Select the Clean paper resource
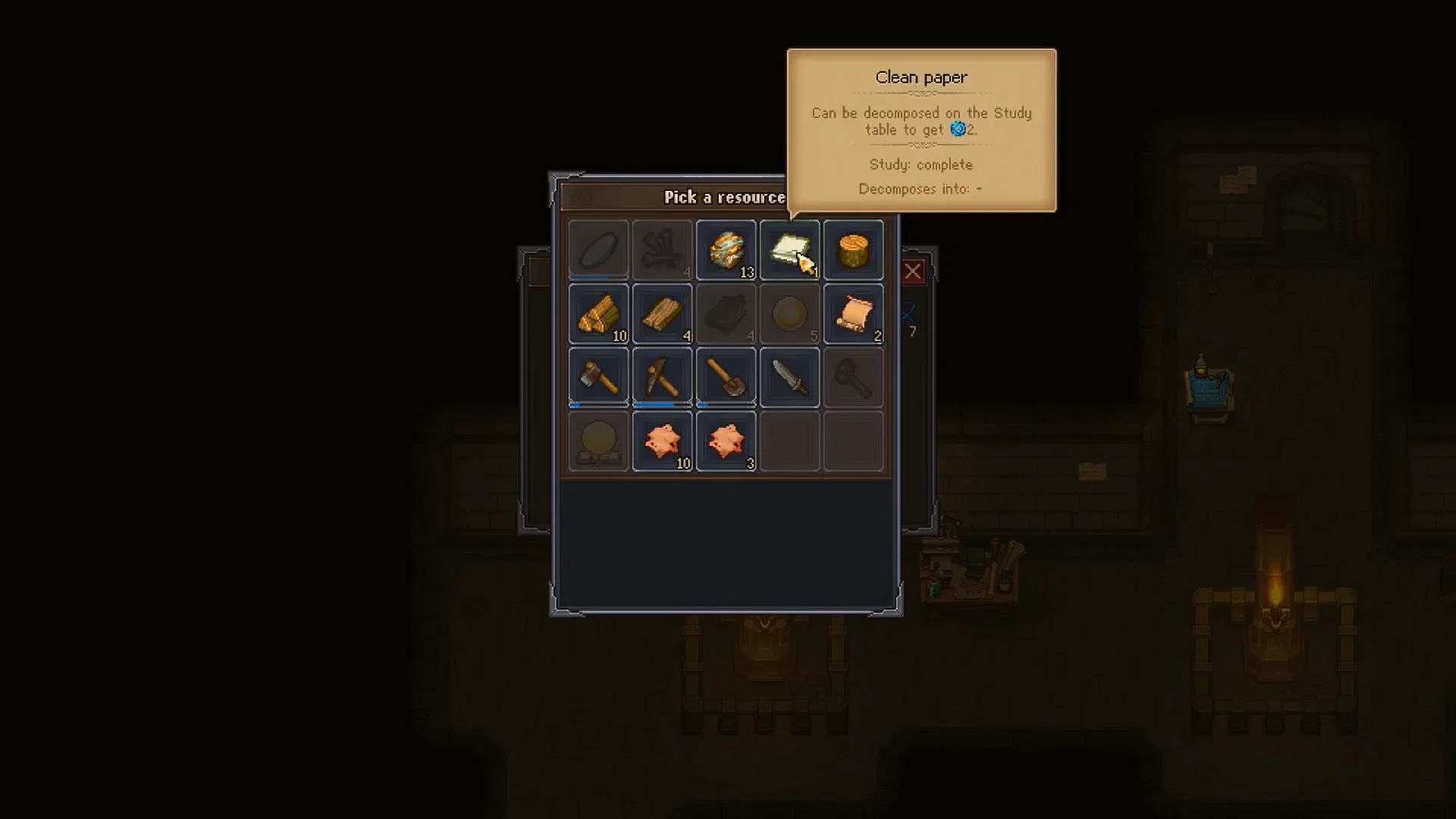This screenshot has height=819, width=1456. pyautogui.click(x=789, y=250)
